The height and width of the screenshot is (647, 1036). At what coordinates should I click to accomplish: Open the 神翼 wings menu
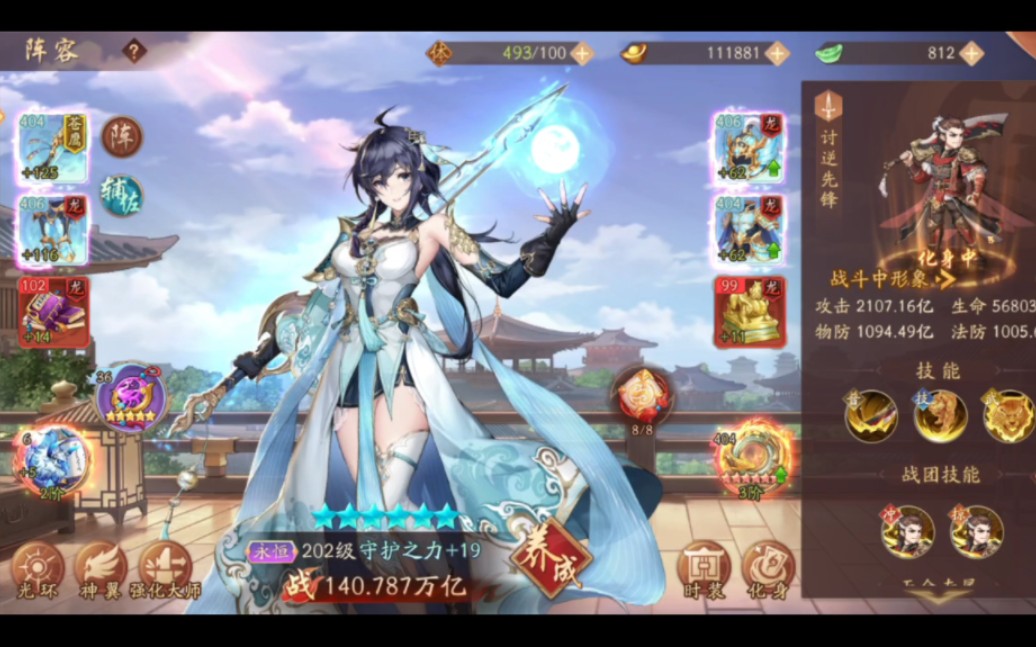click(101, 570)
